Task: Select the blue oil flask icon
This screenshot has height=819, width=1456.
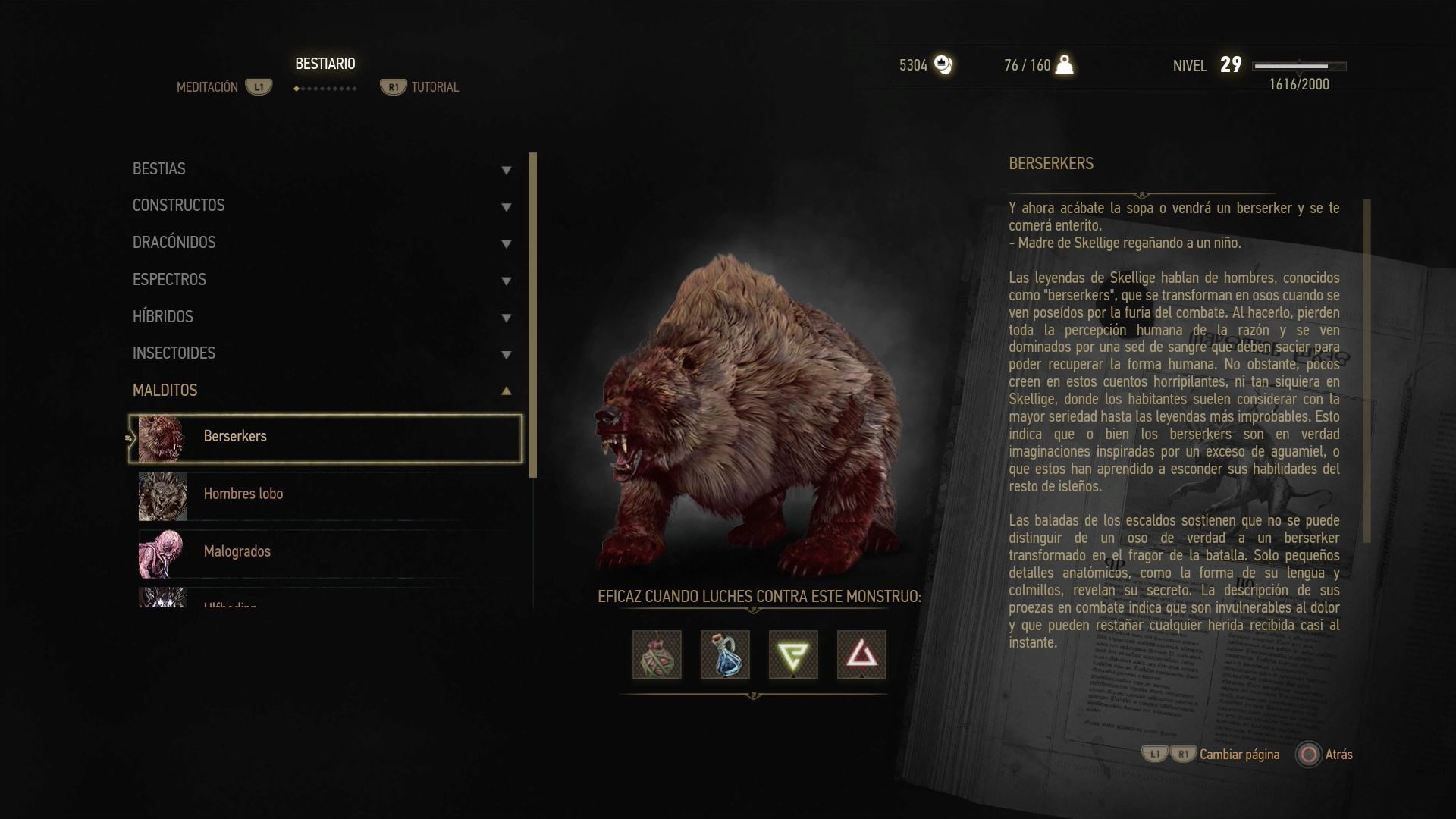Action: 725,654
